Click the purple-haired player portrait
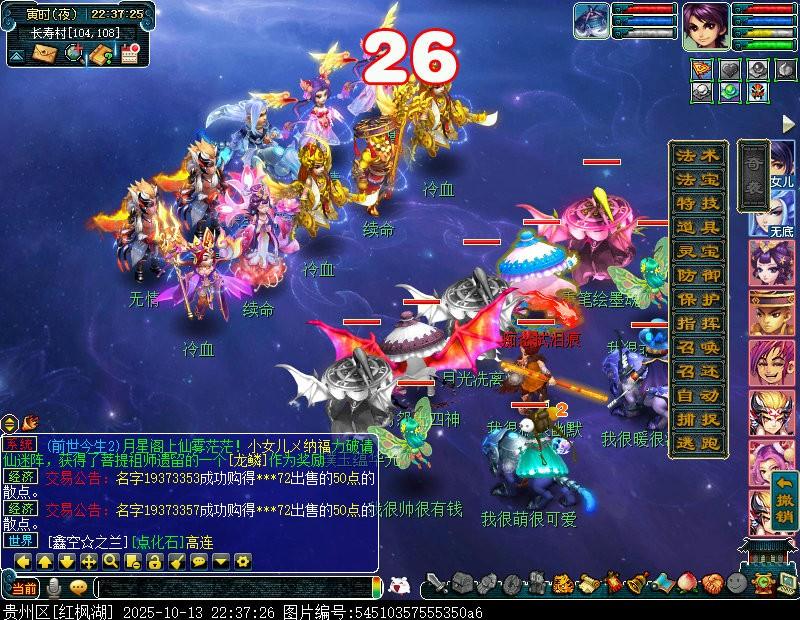This screenshot has width=800, height=620. [705, 26]
